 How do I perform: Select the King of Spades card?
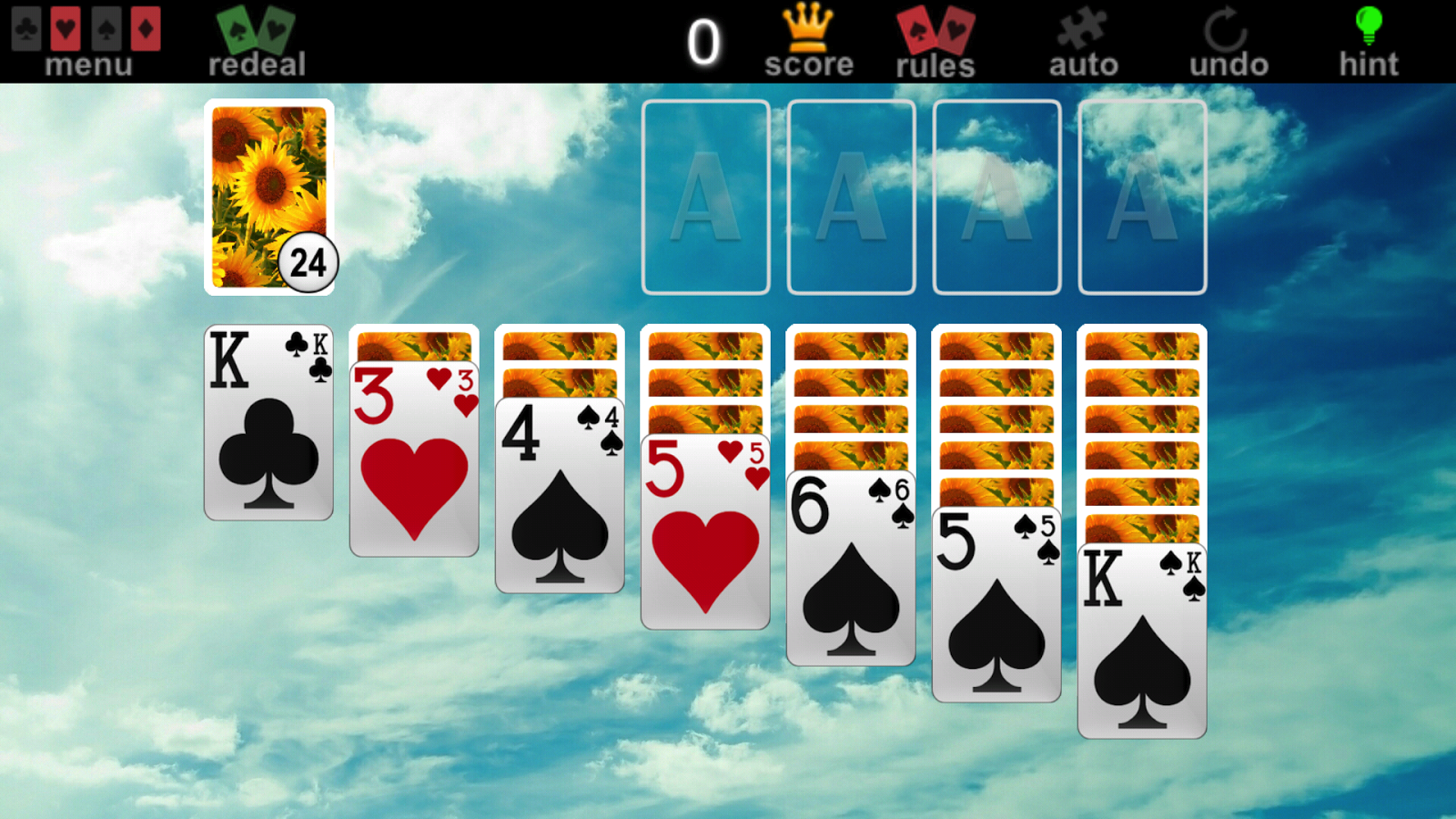click(x=1141, y=637)
